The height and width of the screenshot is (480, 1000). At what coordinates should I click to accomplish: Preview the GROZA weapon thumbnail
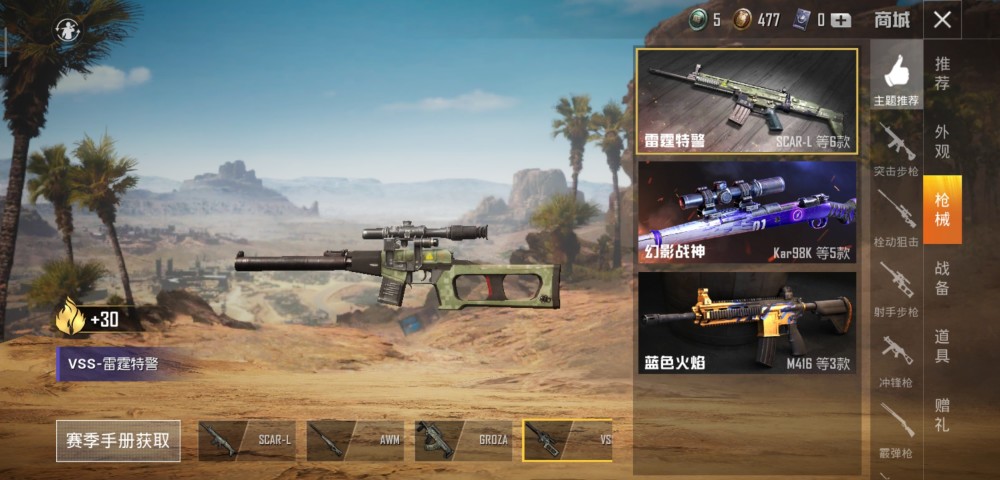click(x=463, y=440)
